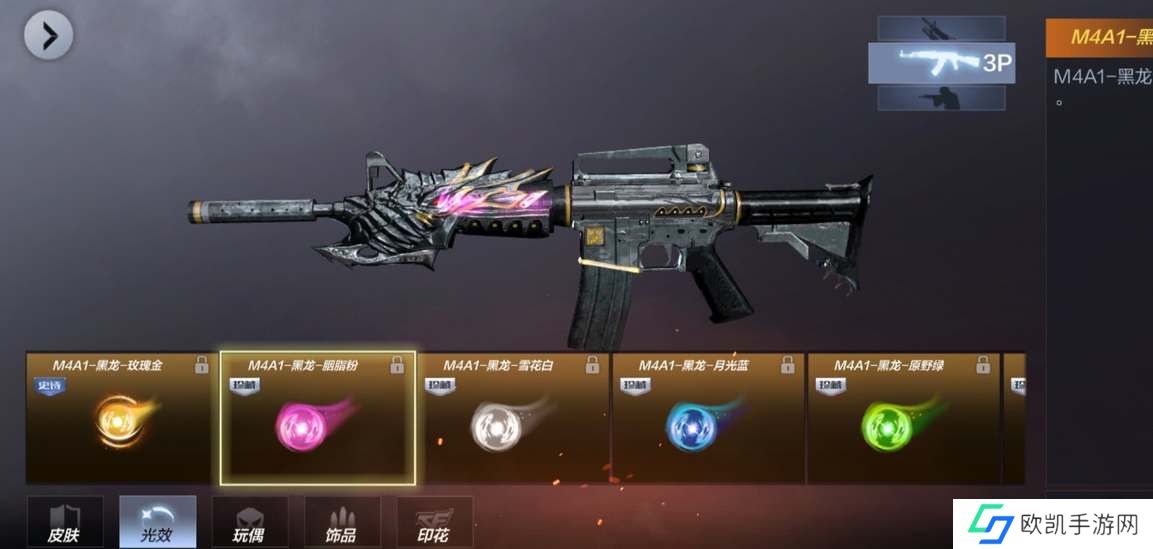Switch to the 皮肤 skin tab
The height and width of the screenshot is (549, 1153).
[64, 522]
